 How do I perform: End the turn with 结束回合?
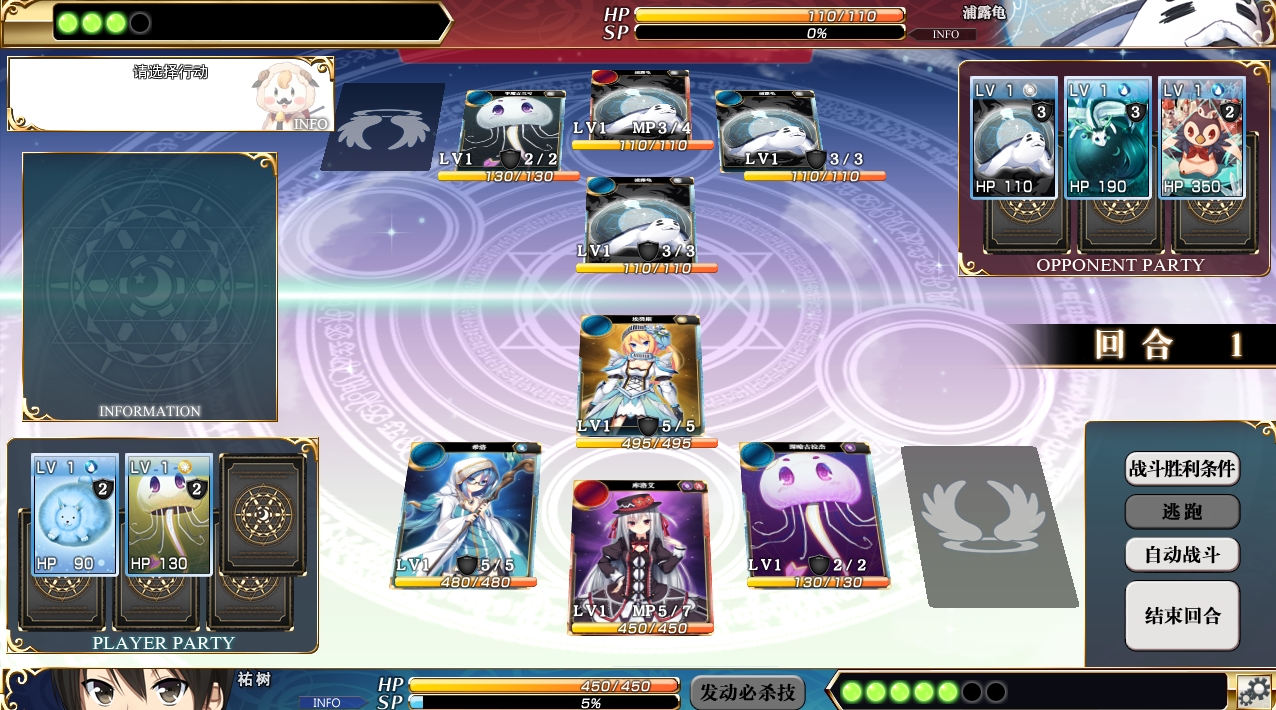(x=1182, y=615)
